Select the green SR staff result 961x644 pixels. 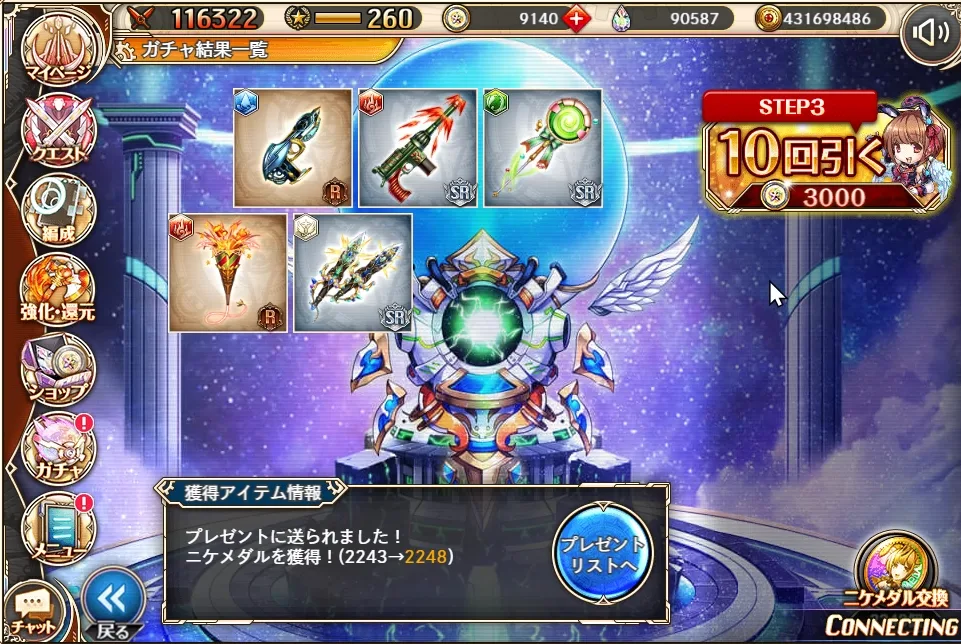543,148
